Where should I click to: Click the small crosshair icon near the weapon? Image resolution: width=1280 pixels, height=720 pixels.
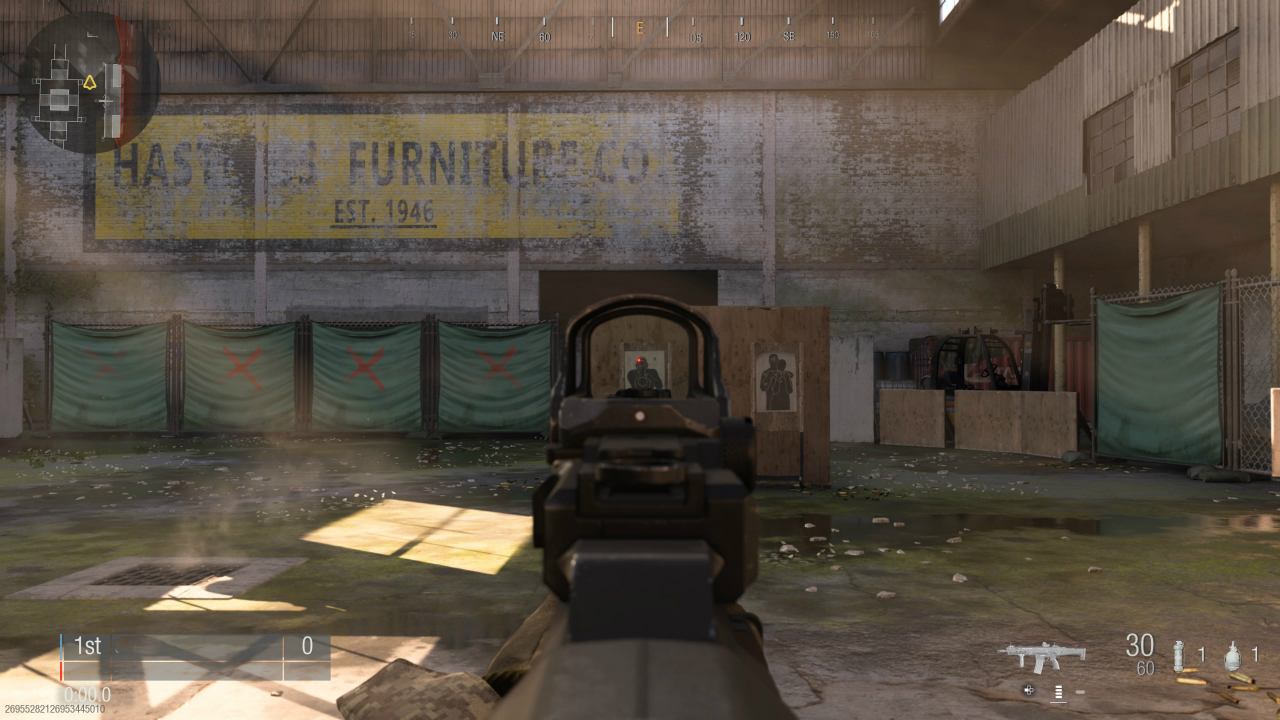coord(1028,690)
